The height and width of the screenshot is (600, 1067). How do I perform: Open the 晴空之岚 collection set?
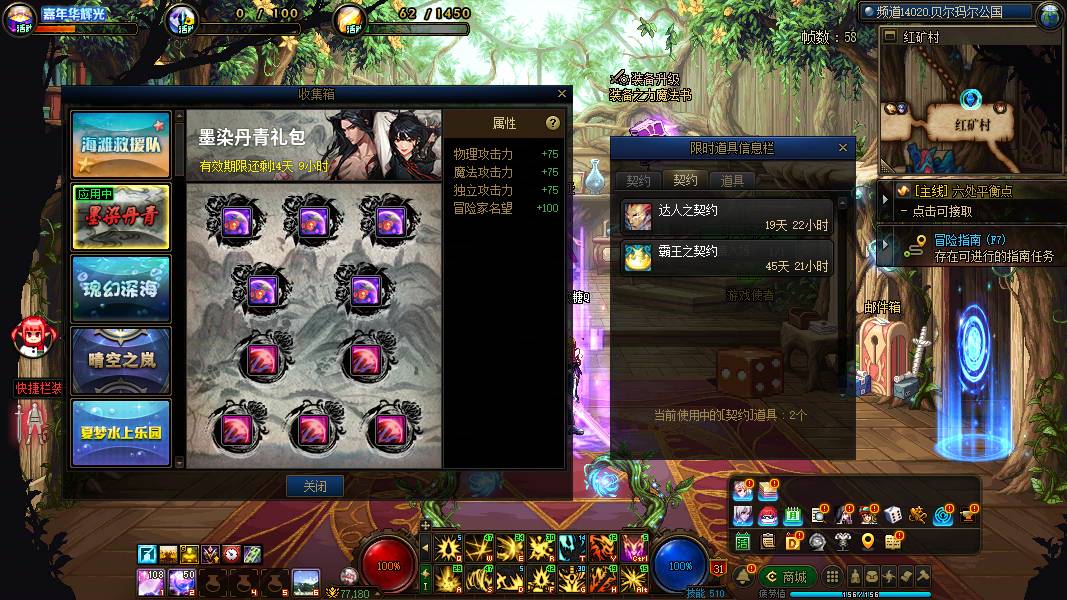tap(121, 360)
